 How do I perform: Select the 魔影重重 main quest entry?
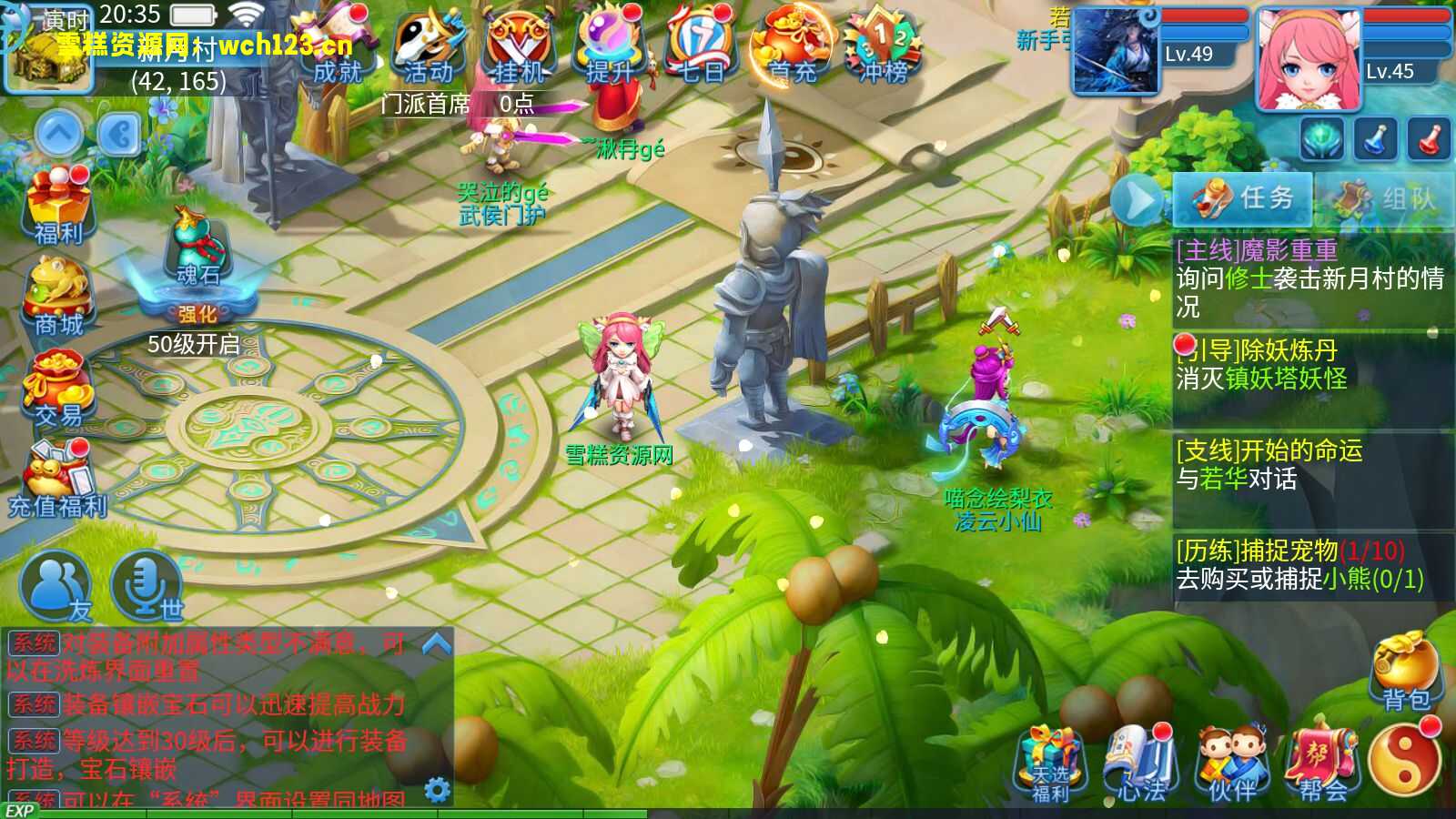click(1310, 278)
